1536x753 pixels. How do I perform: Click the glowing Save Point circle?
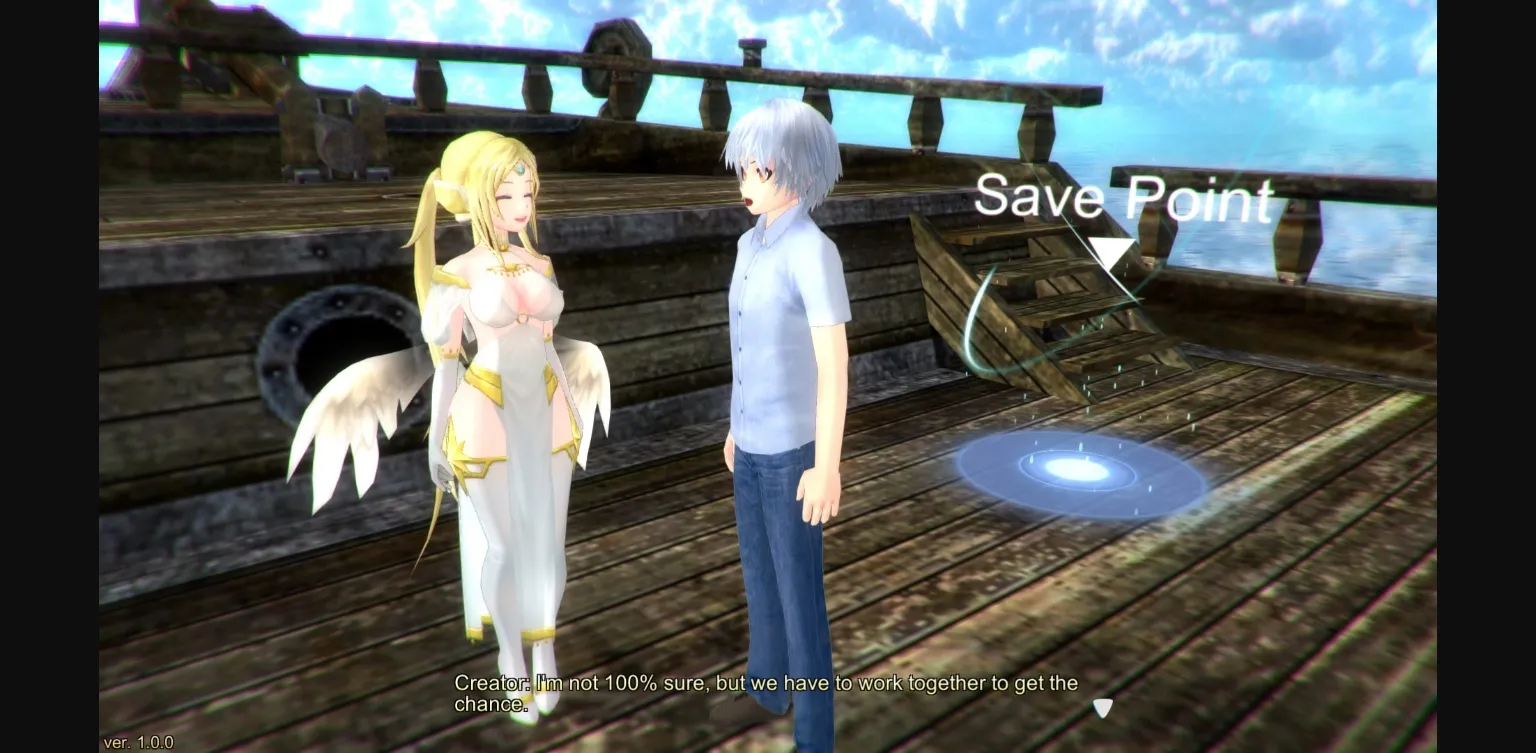pos(1080,470)
